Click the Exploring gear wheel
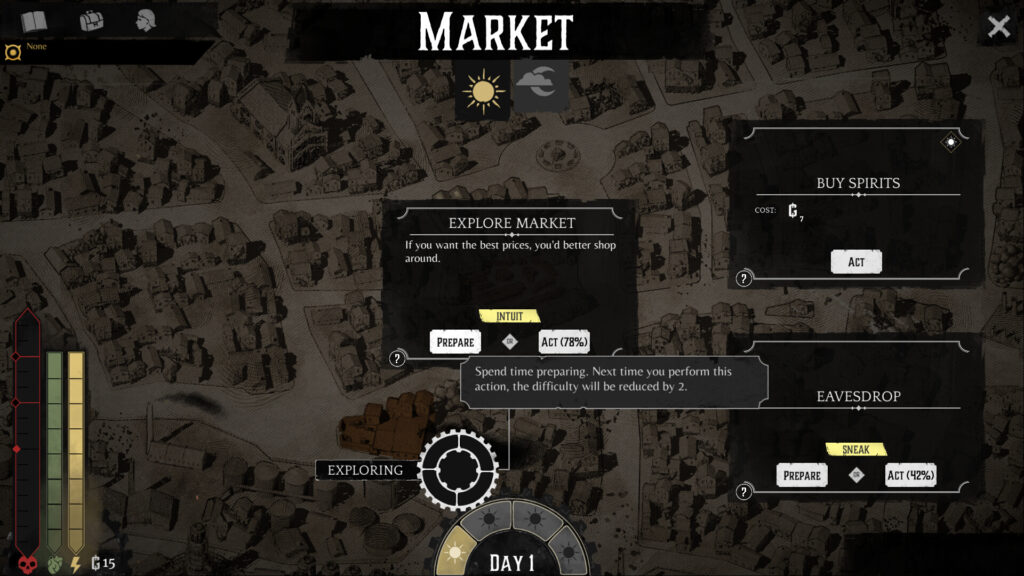This screenshot has height=576, width=1024. tap(458, 468)
